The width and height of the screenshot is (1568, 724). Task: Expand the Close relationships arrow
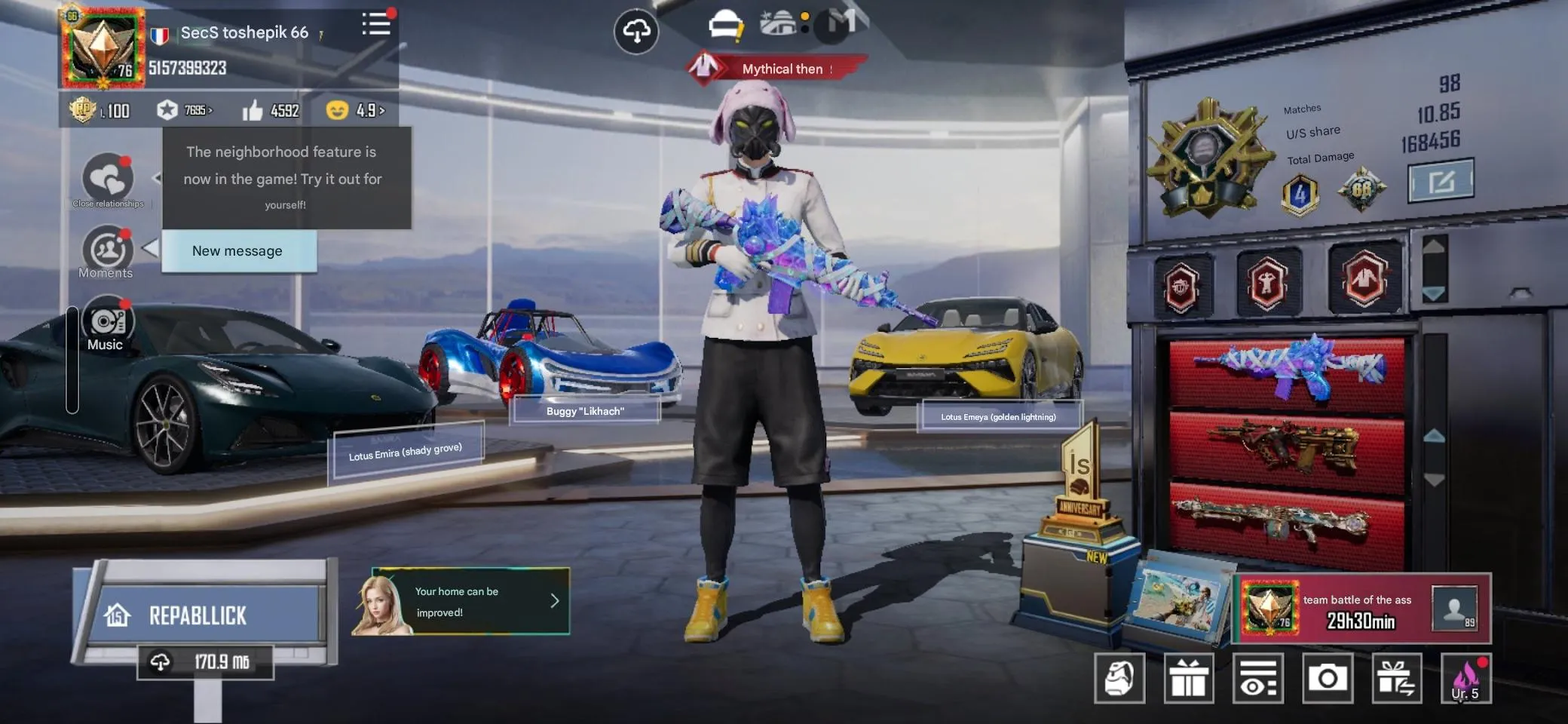point(156,179)
